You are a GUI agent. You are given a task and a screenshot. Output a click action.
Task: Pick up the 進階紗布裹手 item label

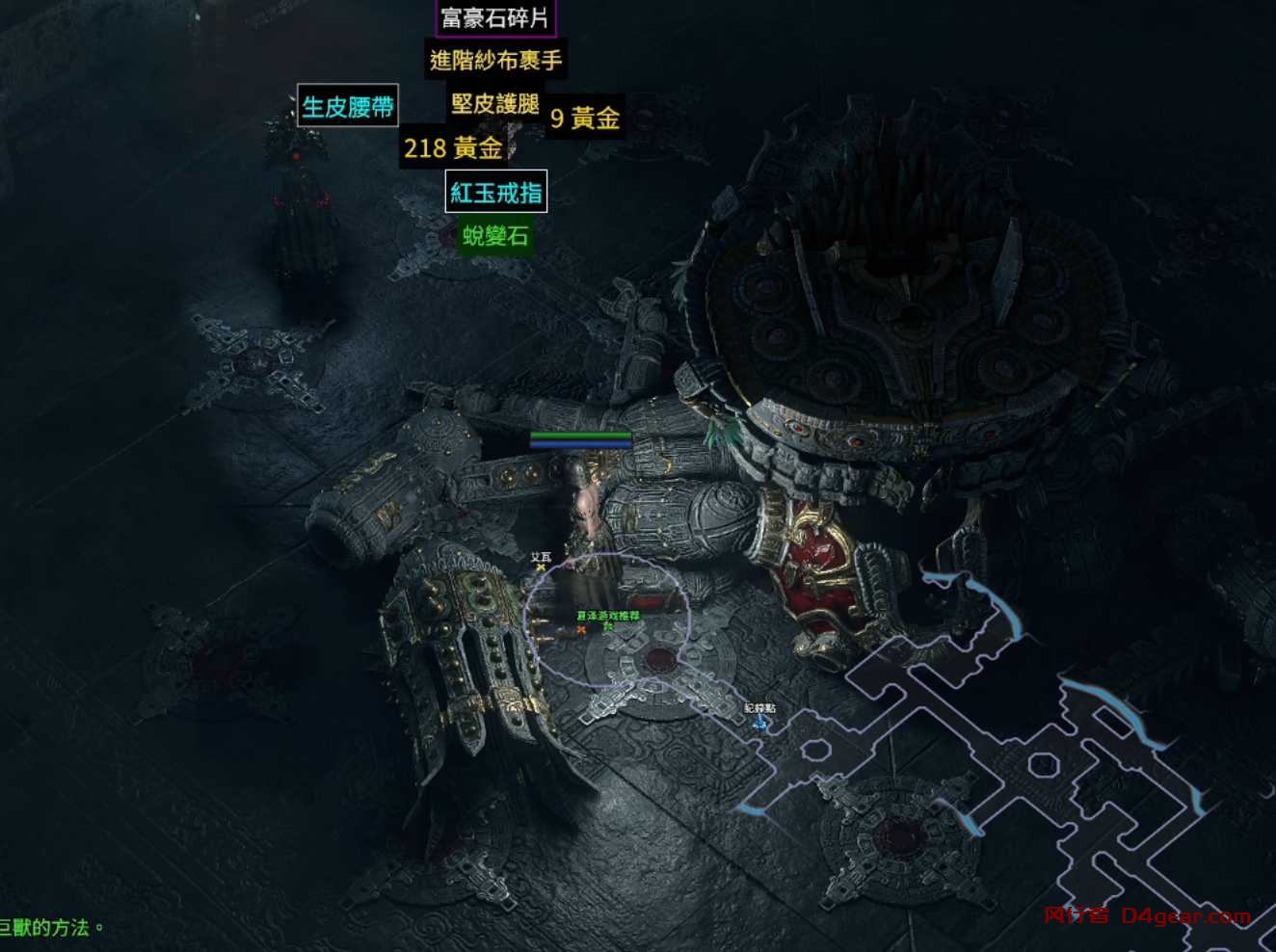click(495, 61)
